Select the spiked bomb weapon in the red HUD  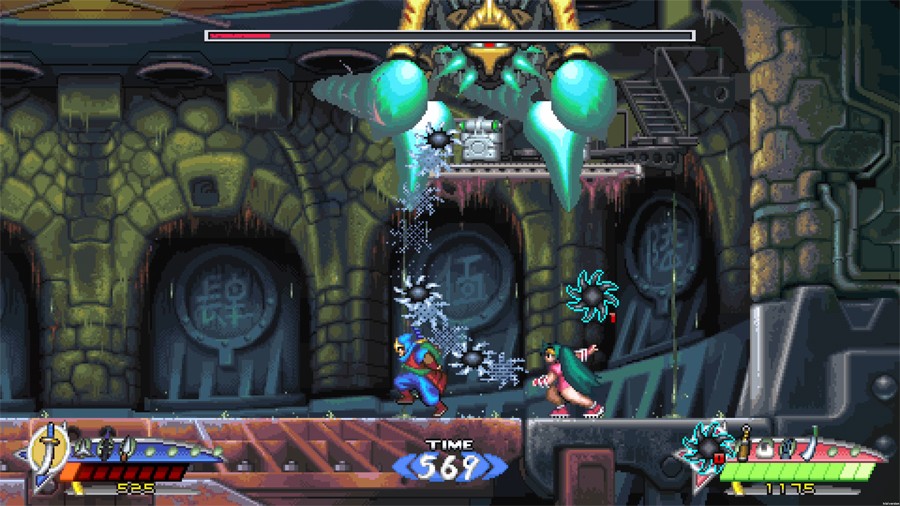[x=708, y=443]
